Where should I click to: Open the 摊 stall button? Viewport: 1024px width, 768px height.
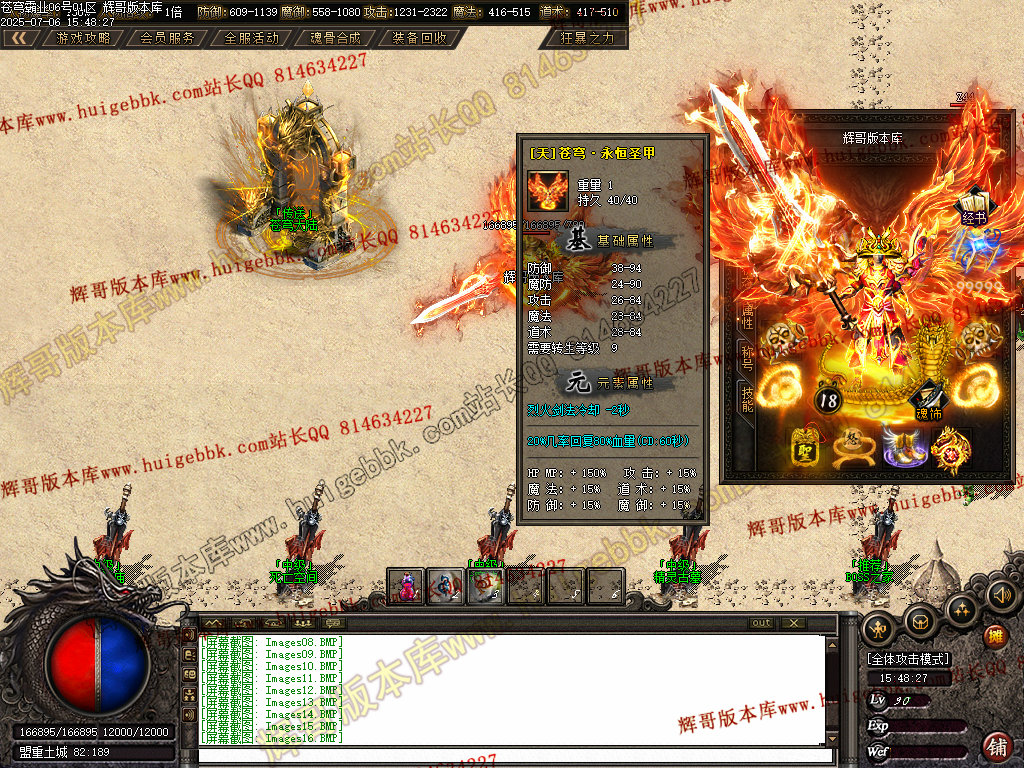pos(994,636)
